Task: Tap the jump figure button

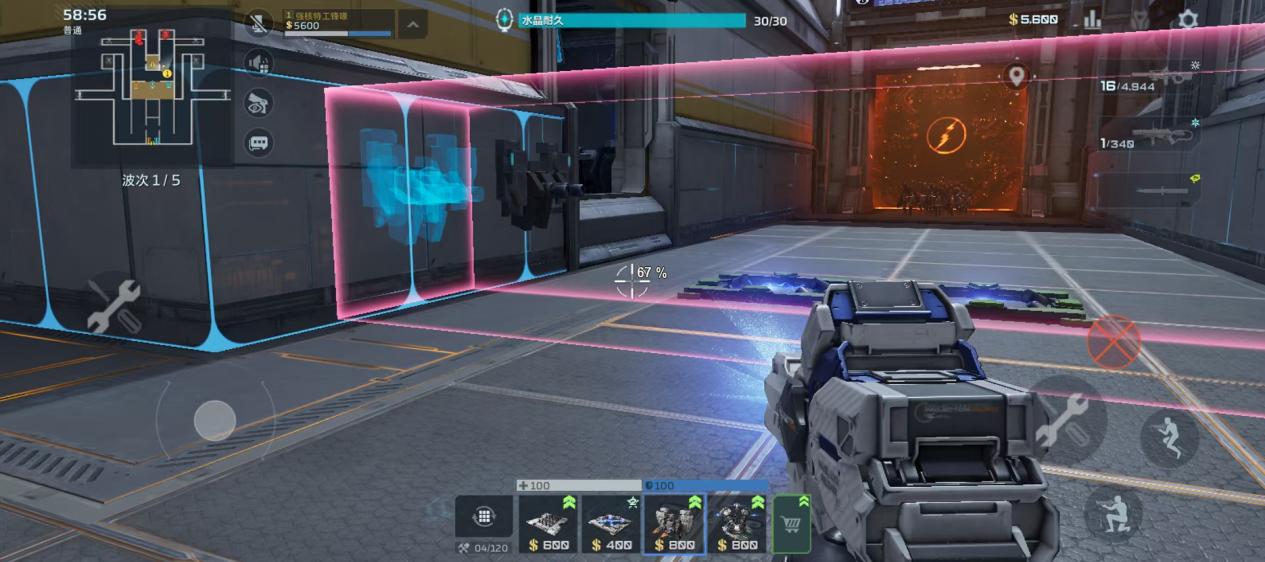Action: tap(1169, 438)
